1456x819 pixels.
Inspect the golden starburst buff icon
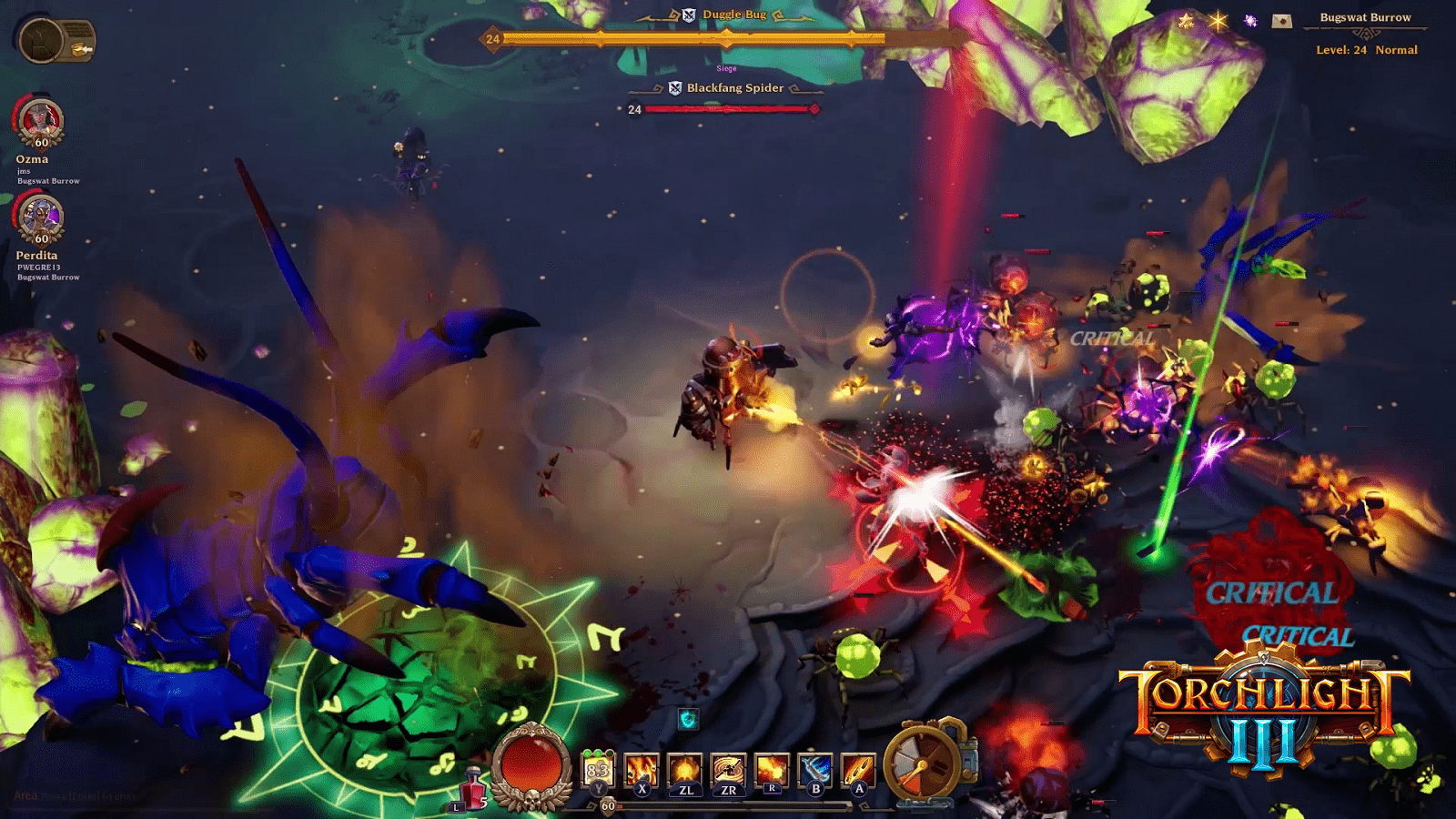pyautogui.click(x=1218, y=21)
